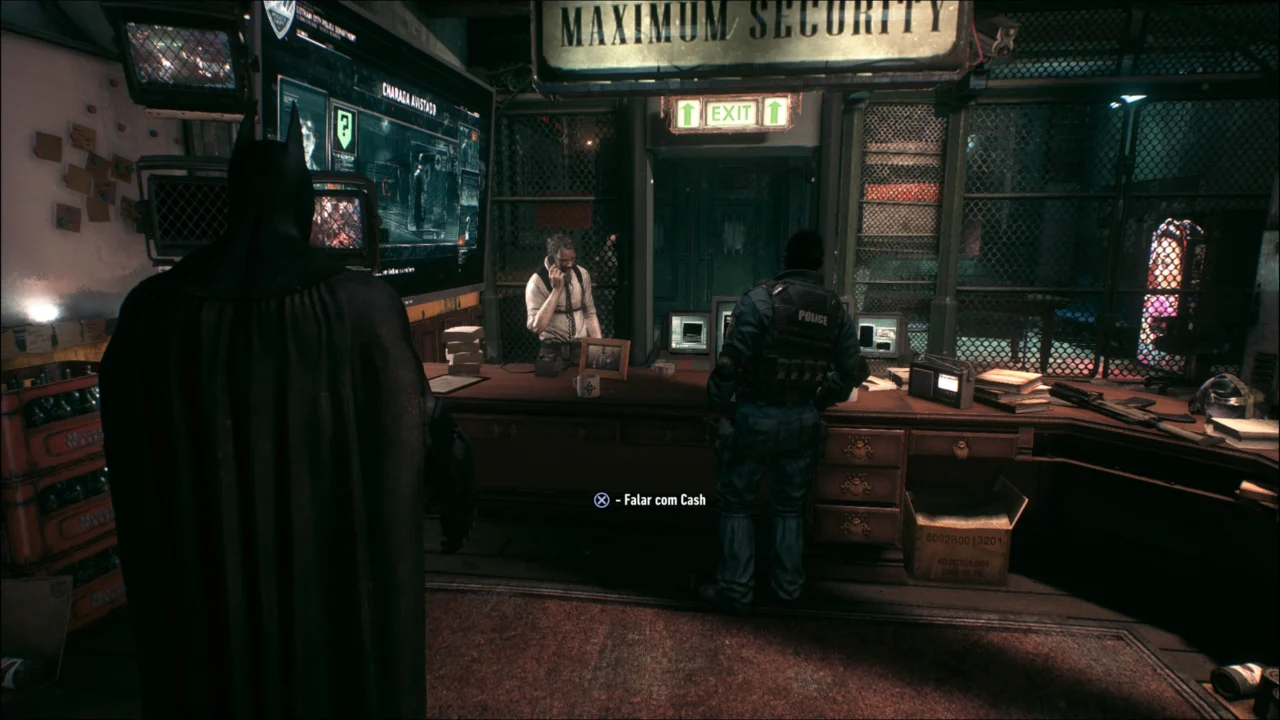Select the PlayStation X button prompt icon
Image resolution: width=1280 pixels, height=720 pixels.
[x=601, y=499]
